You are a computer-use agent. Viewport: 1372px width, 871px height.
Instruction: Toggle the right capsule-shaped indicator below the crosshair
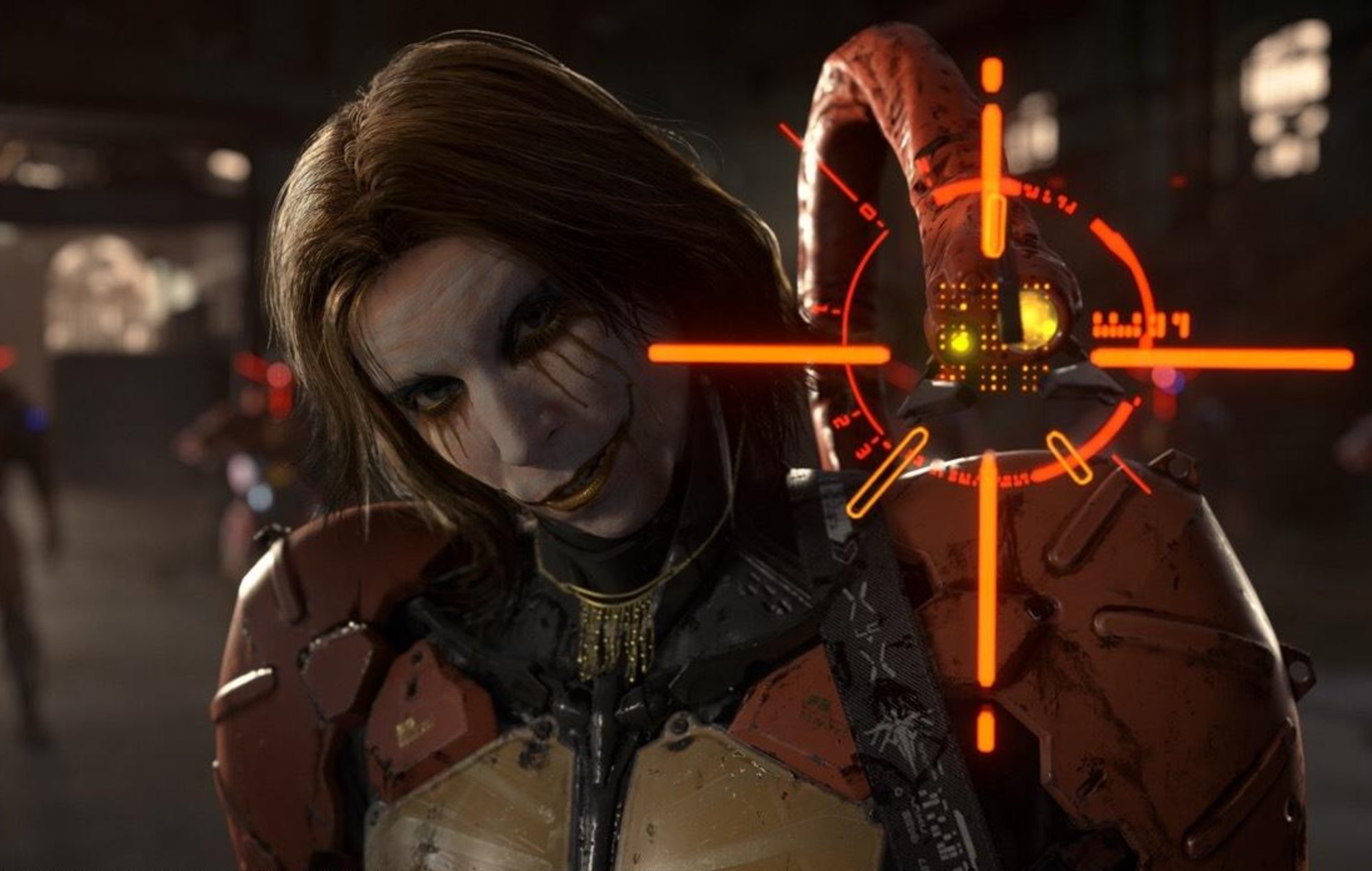[x=1069, y=457]
